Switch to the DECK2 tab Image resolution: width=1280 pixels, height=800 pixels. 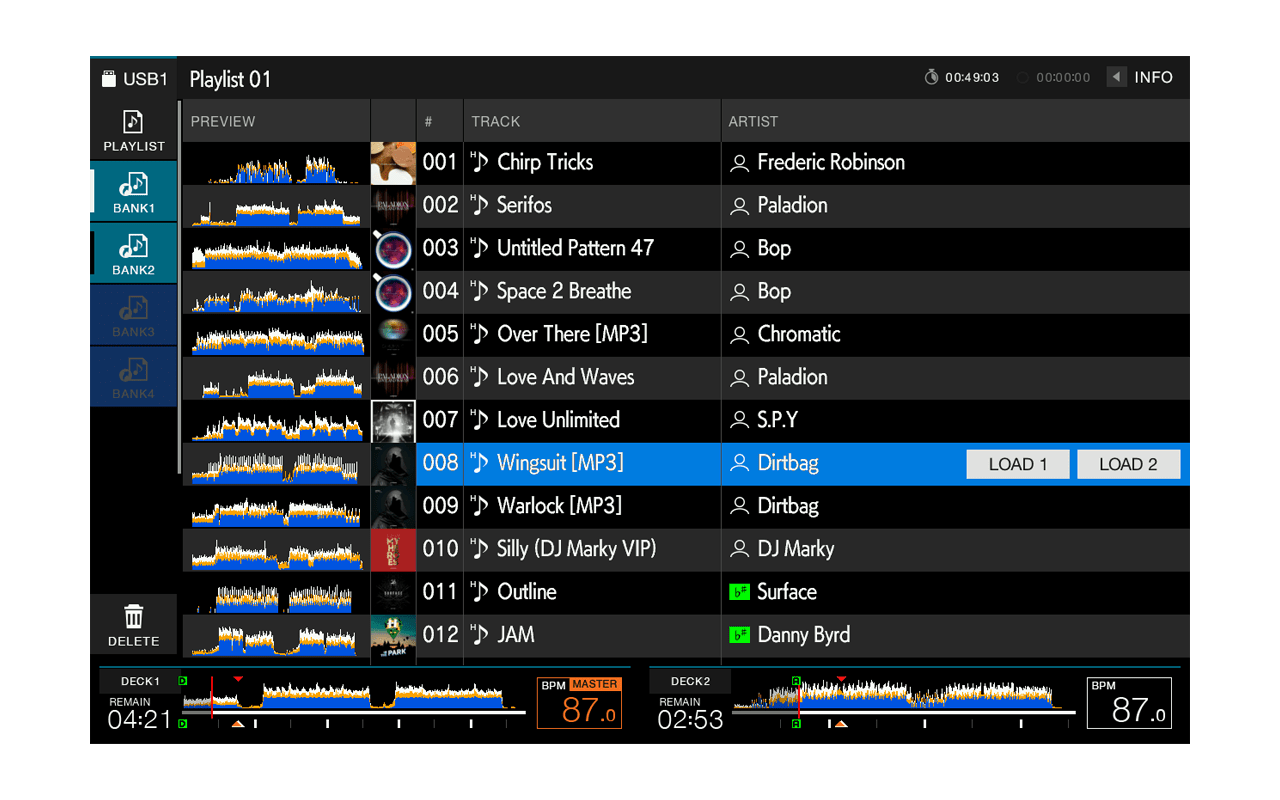coord(689,680)
